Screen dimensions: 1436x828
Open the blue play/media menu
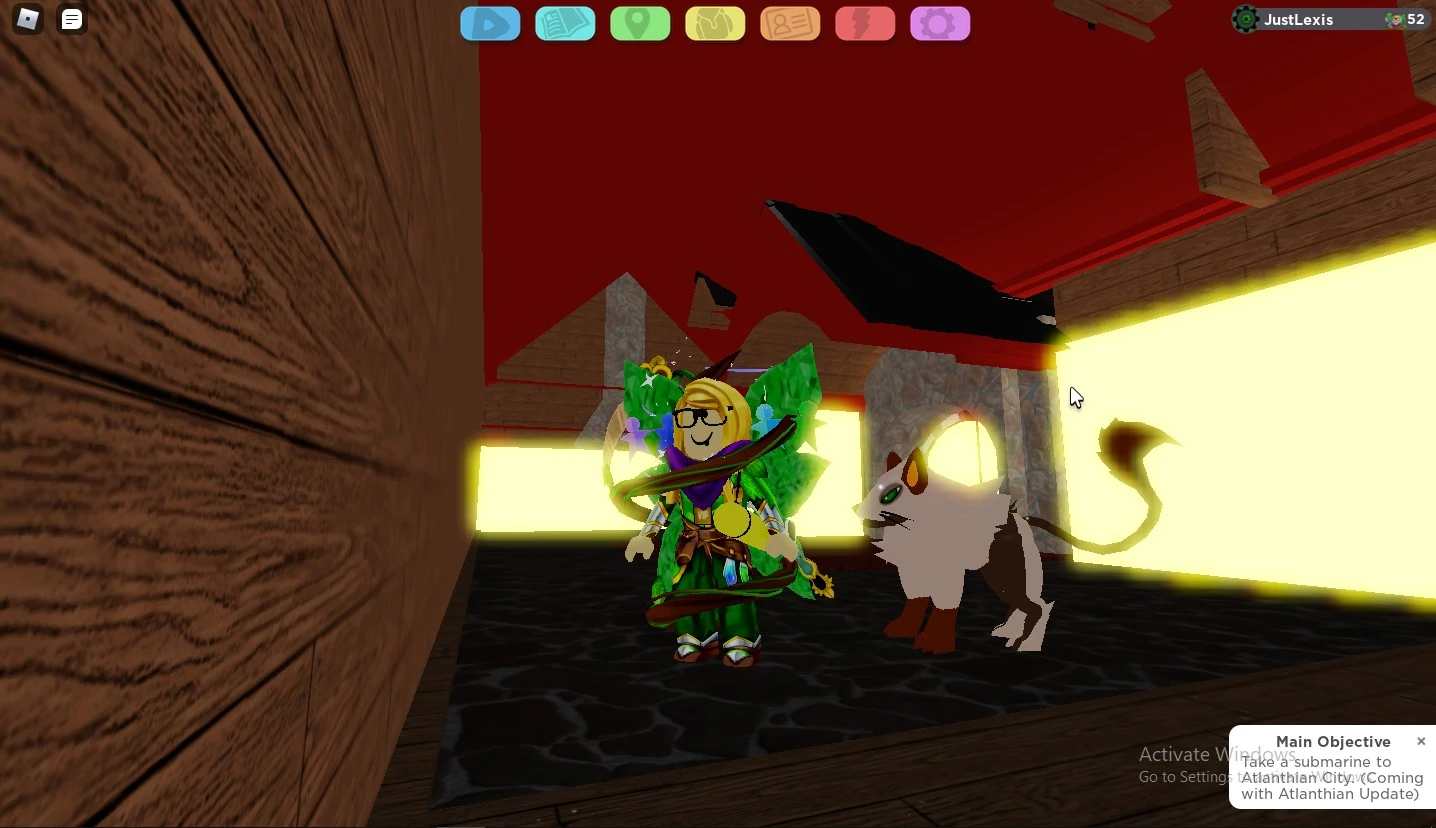(490, 23)
